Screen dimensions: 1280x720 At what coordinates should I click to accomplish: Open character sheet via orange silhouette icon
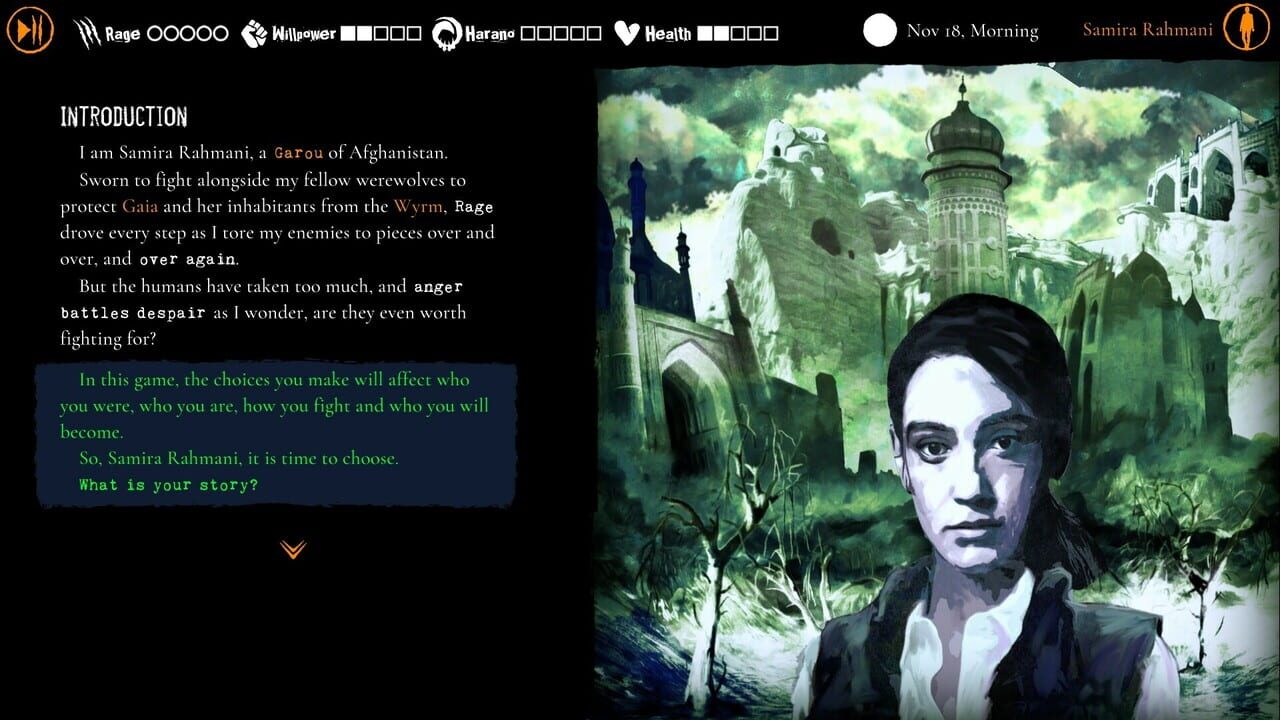1248,29
